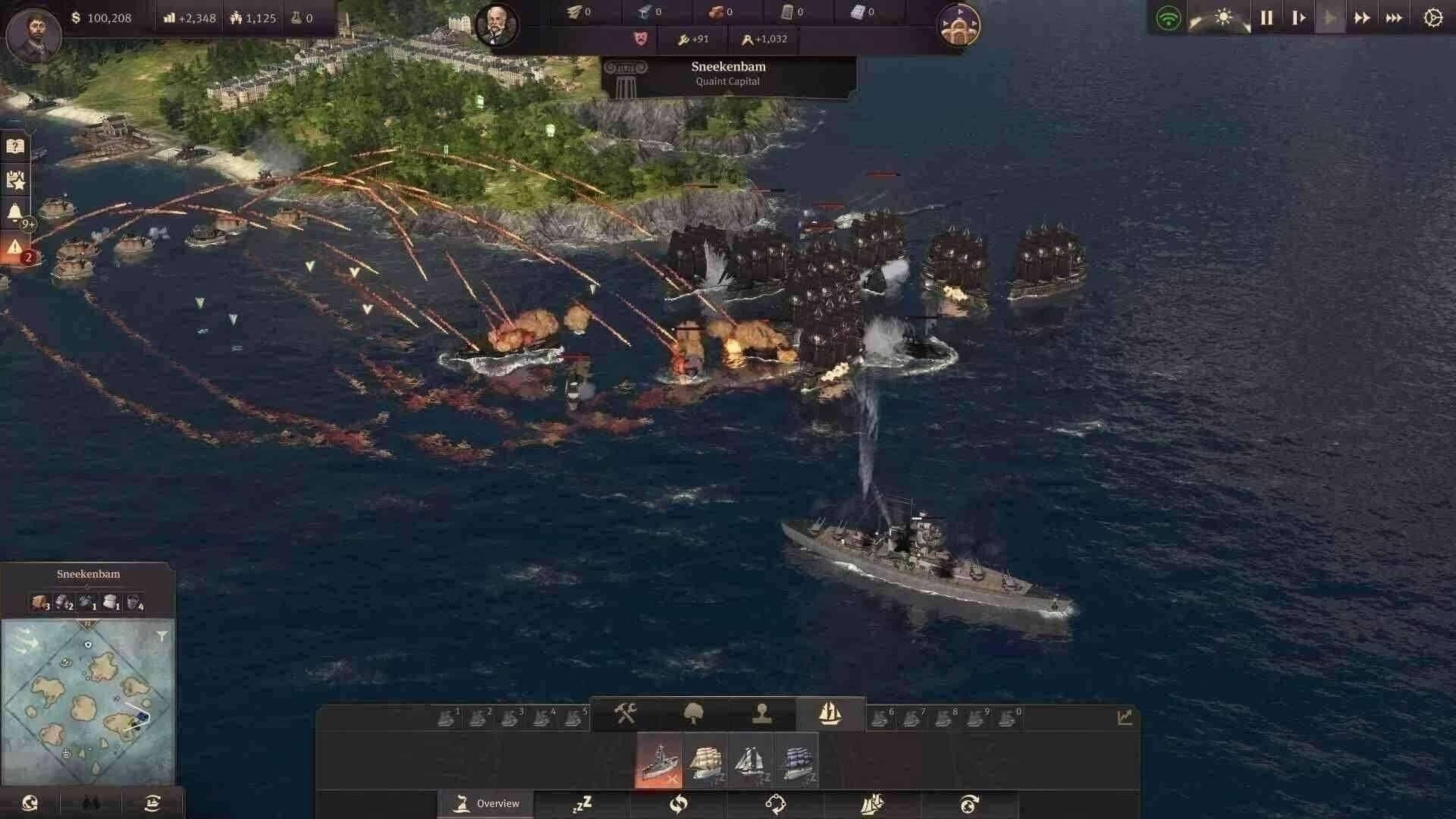Viewport: 1456px width, 819px height.
Task: Select the battlecruiser thumbnail in the ship bar
Action: (658, 760)
